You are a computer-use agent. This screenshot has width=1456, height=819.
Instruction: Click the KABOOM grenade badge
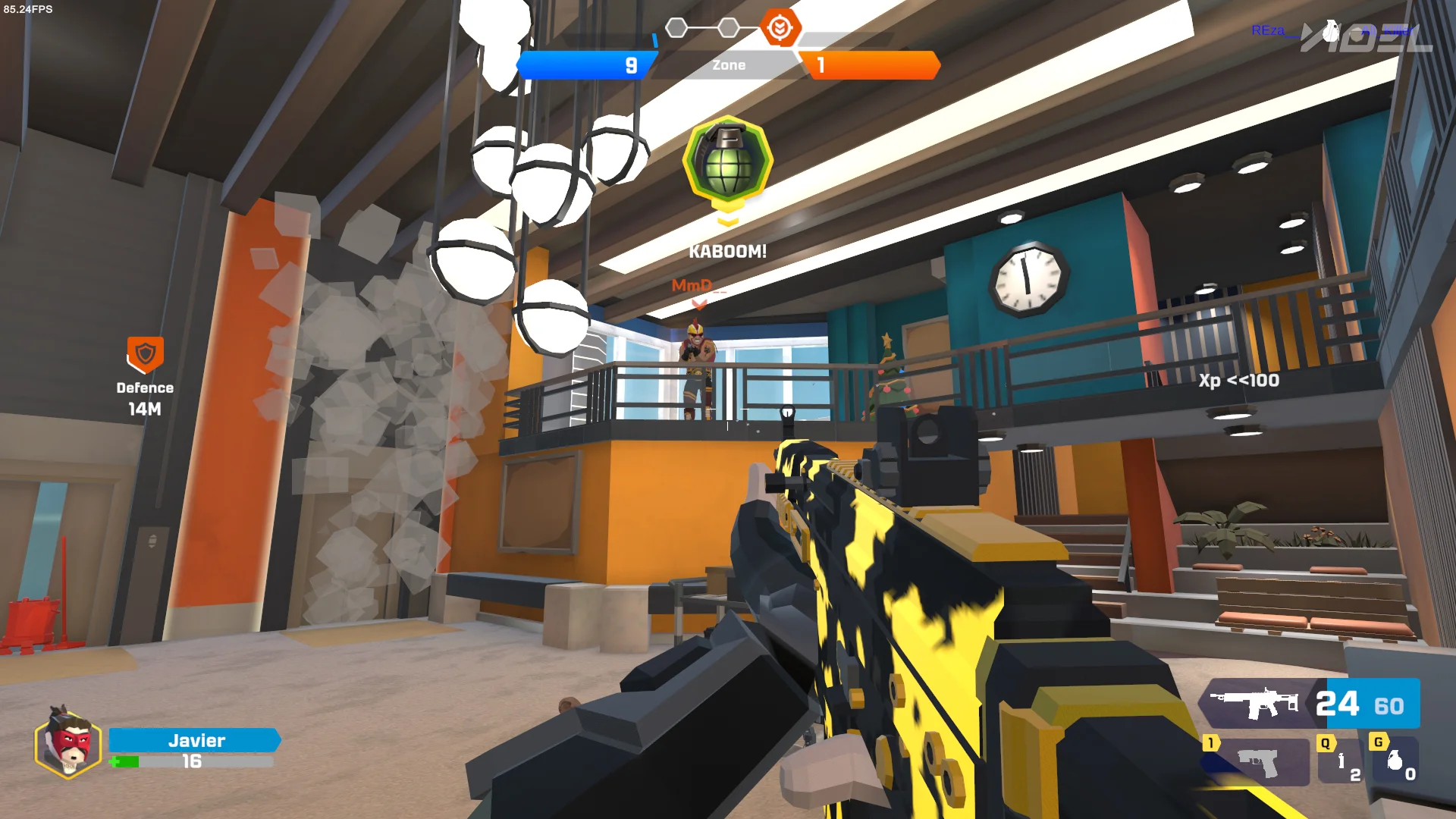728,162
